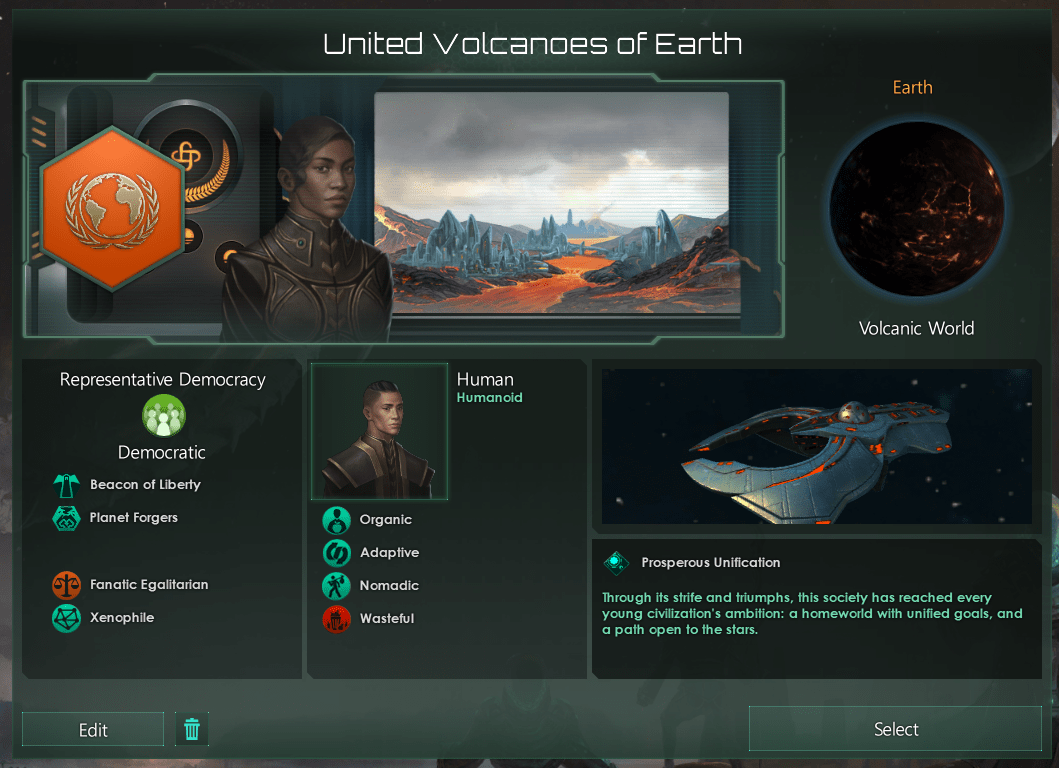This screenshot has width=1059, height=768.
Task: Click the orange Earth empire flag emblem
Action: point(110,208)
